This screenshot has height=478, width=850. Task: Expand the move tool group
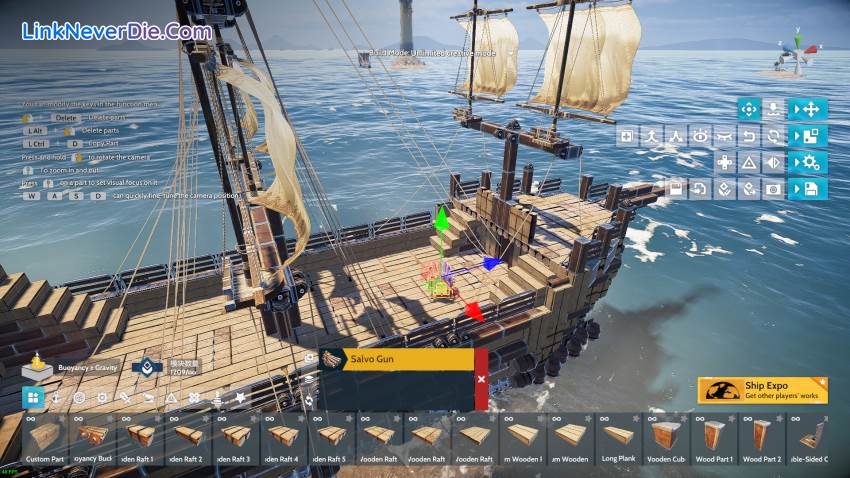pos(807,109)
